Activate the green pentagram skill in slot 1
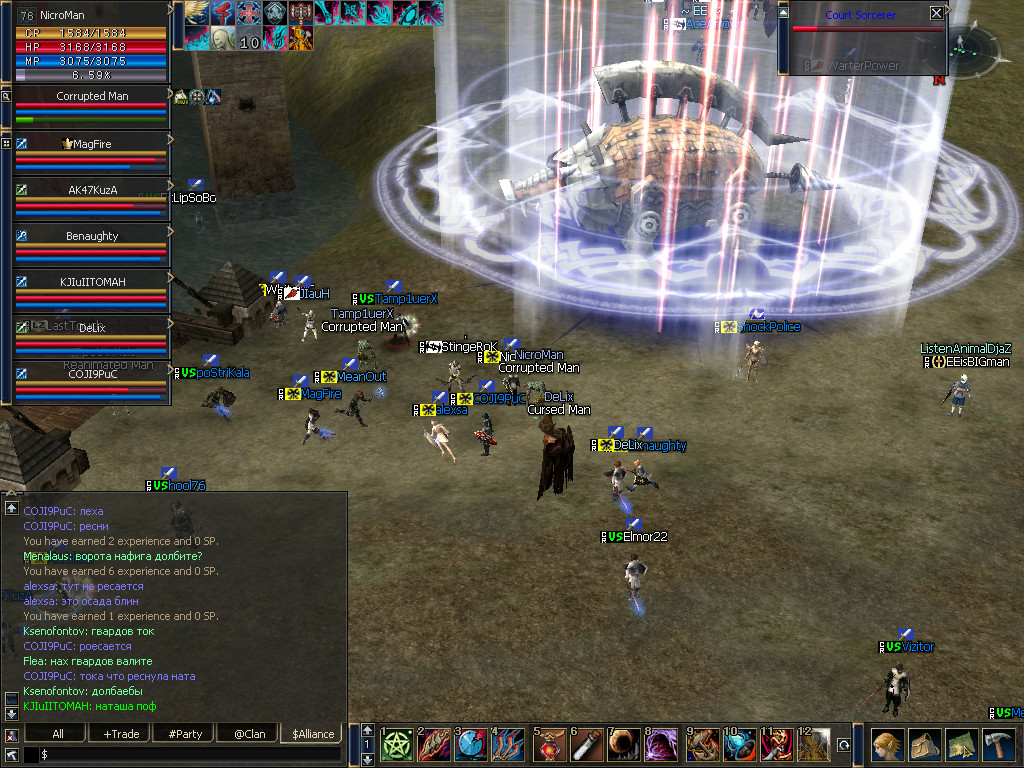This screenshot has height=768, width=1024. (397, 746)
